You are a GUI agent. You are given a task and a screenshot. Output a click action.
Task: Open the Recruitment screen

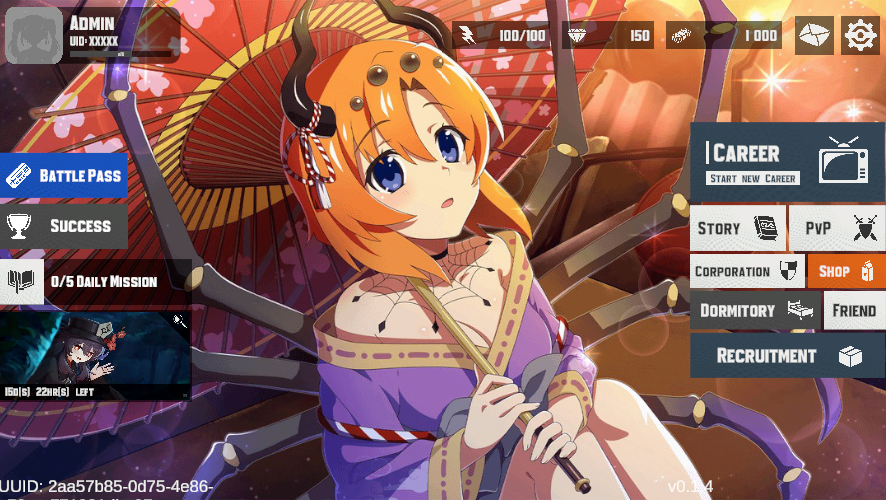click(x=786, y=356)
